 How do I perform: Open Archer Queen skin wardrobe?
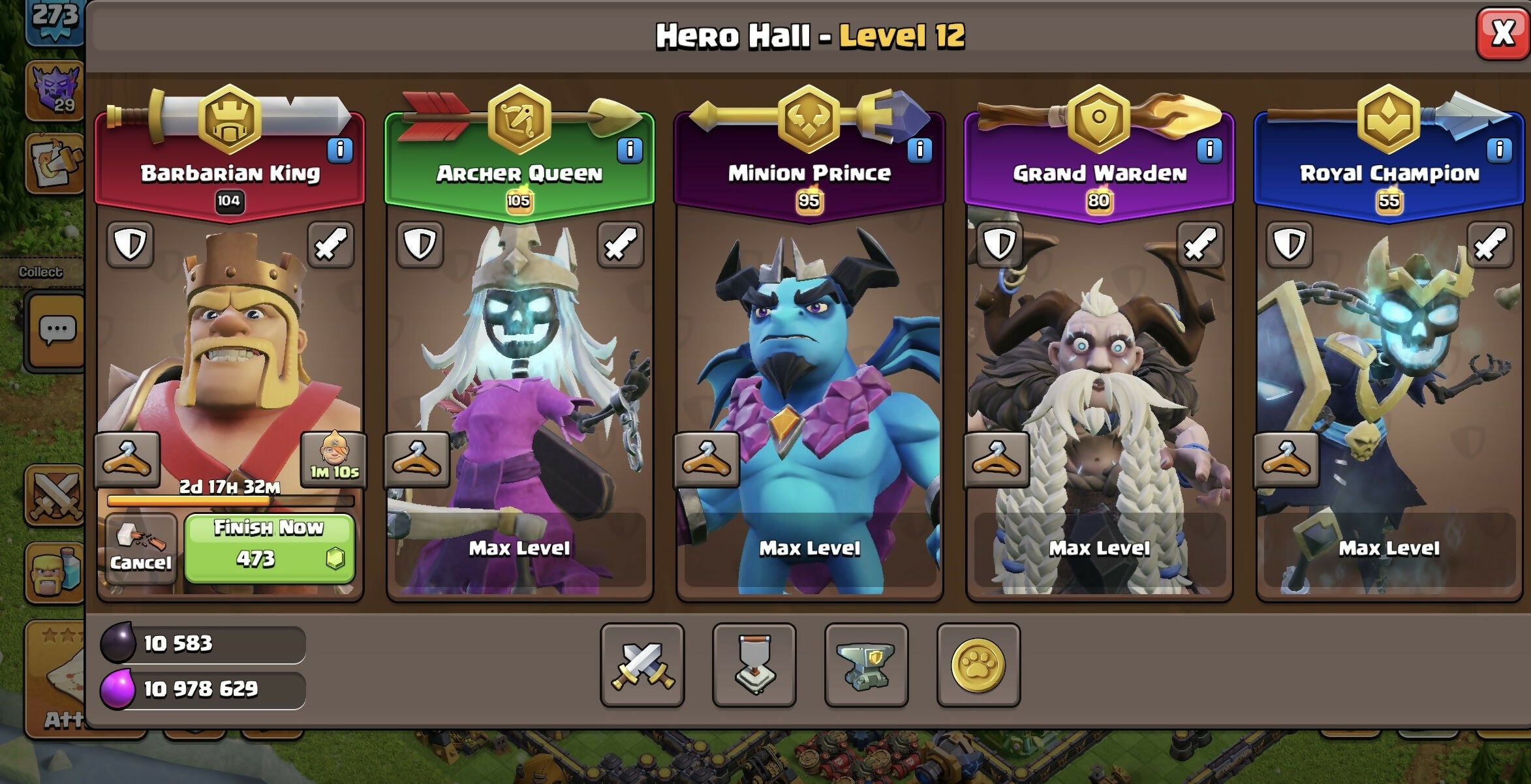417,459
